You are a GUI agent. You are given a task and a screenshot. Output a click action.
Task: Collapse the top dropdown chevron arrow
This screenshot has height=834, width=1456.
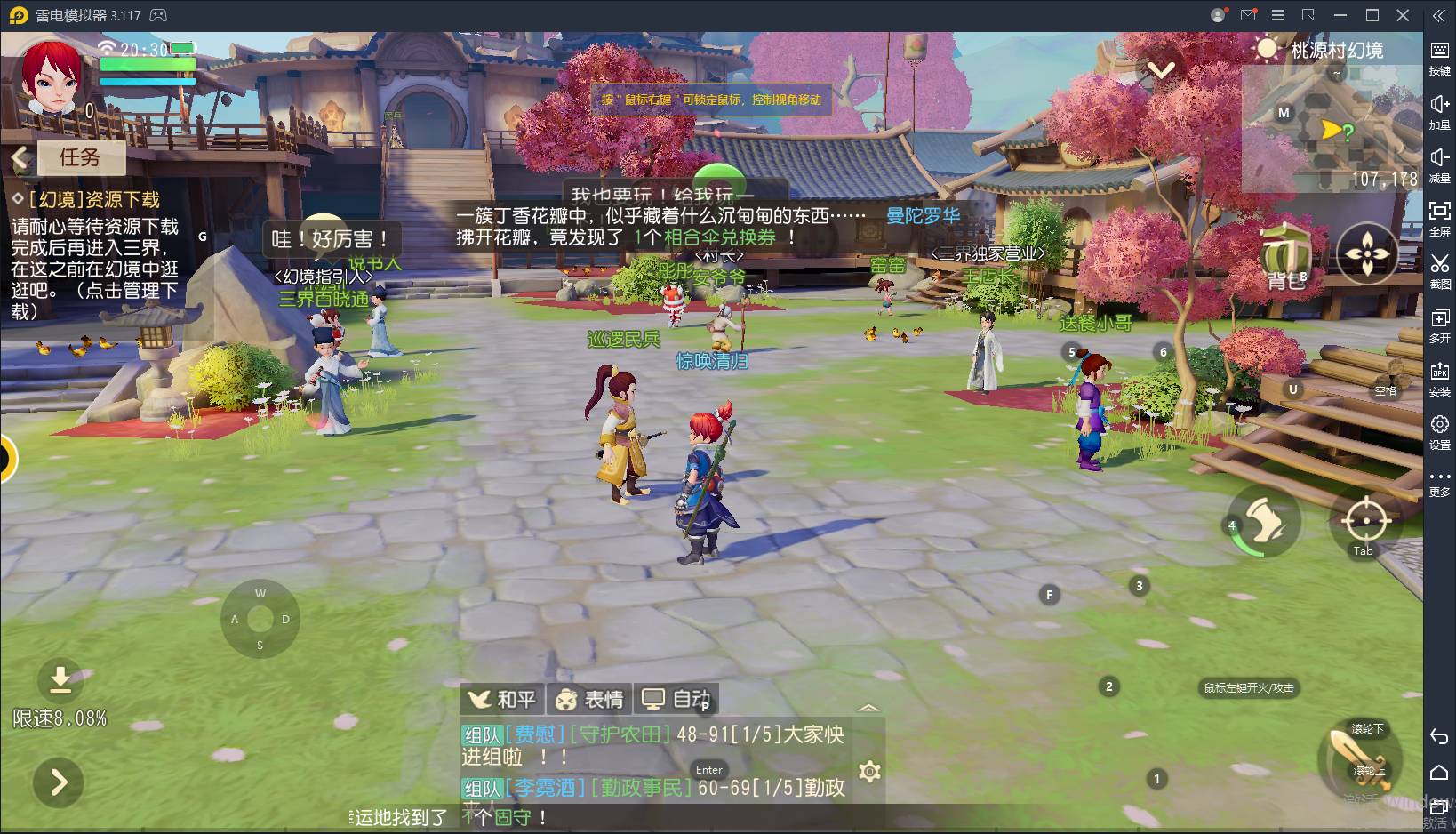(x=1161, y=69)
